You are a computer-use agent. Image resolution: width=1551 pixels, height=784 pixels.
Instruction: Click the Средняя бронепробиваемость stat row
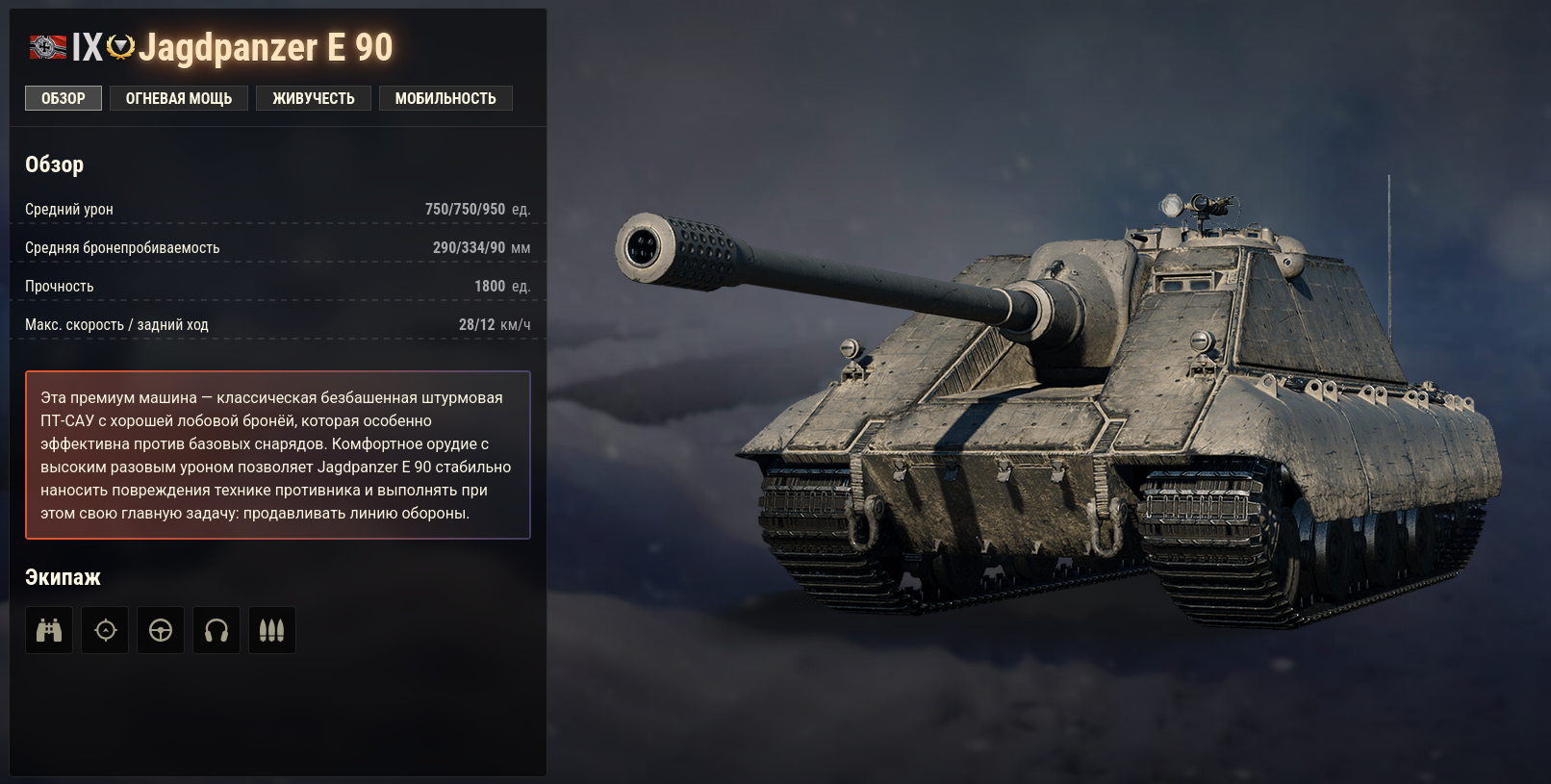[x=279, y=247]
